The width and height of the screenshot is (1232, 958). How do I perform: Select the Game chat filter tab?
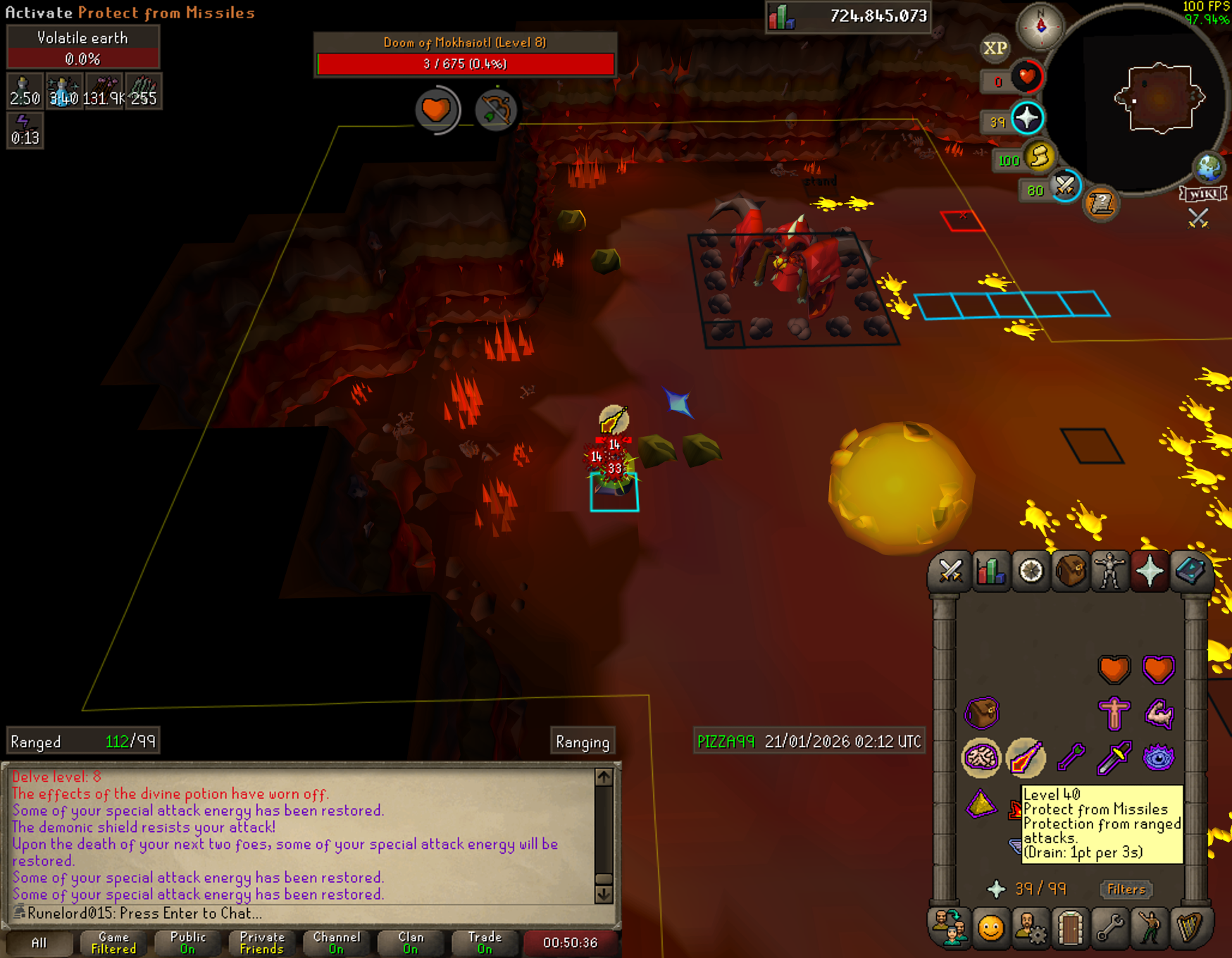click(x=113, y=943)
